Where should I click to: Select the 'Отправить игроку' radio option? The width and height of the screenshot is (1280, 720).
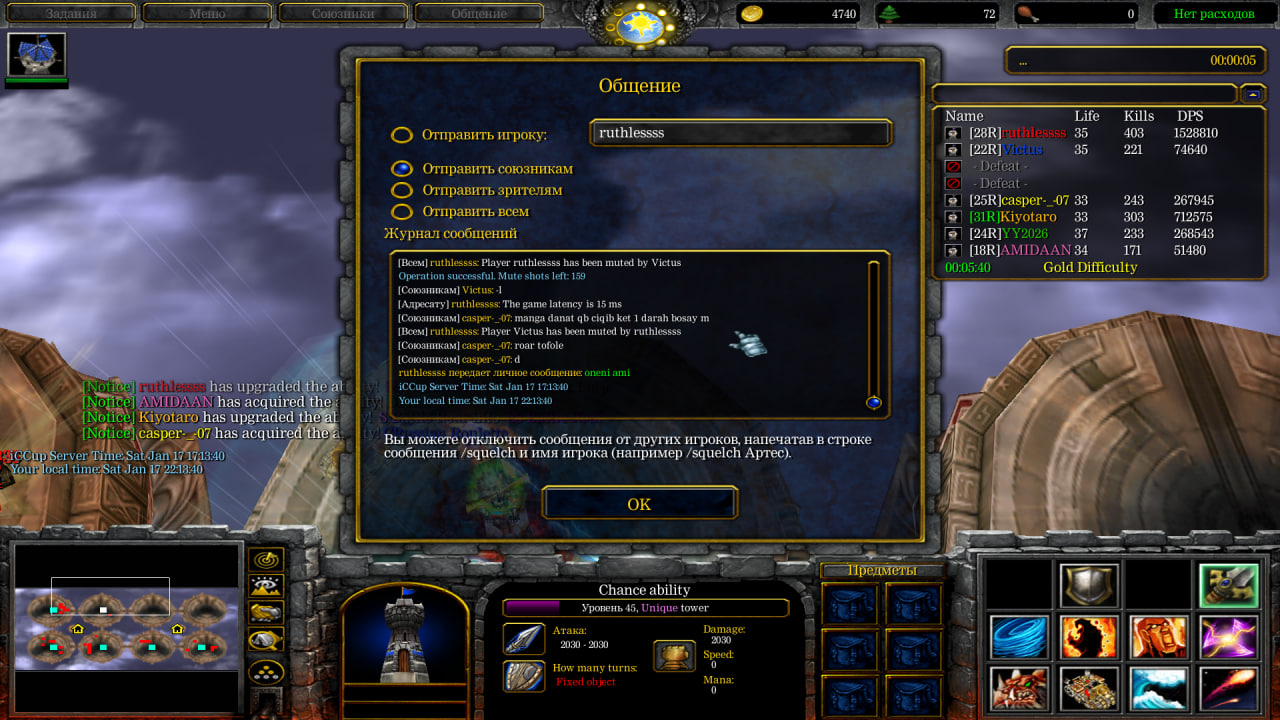401,135
